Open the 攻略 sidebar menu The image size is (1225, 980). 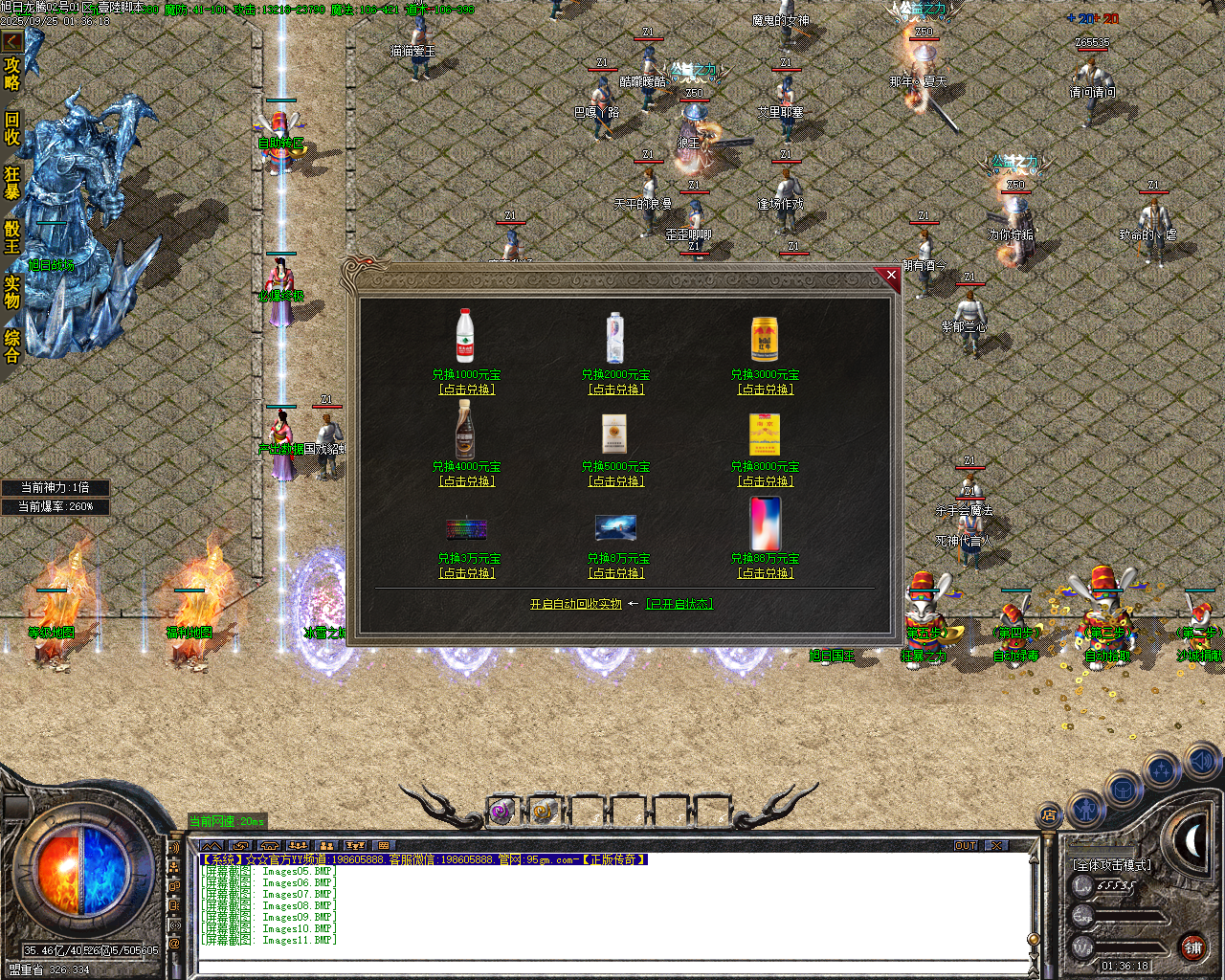pyautogui.click(x=13, y=75)
